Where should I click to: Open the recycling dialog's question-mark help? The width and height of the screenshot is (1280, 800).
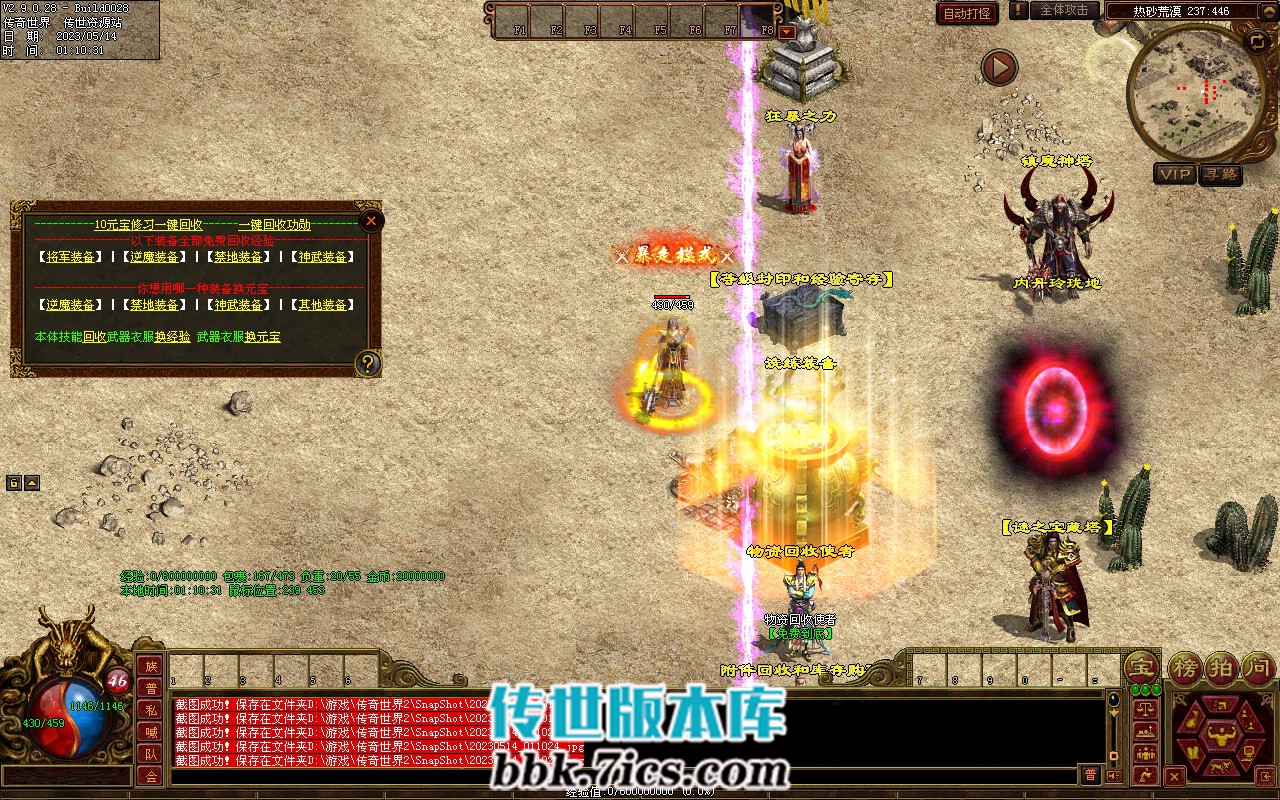click(368, 363)
